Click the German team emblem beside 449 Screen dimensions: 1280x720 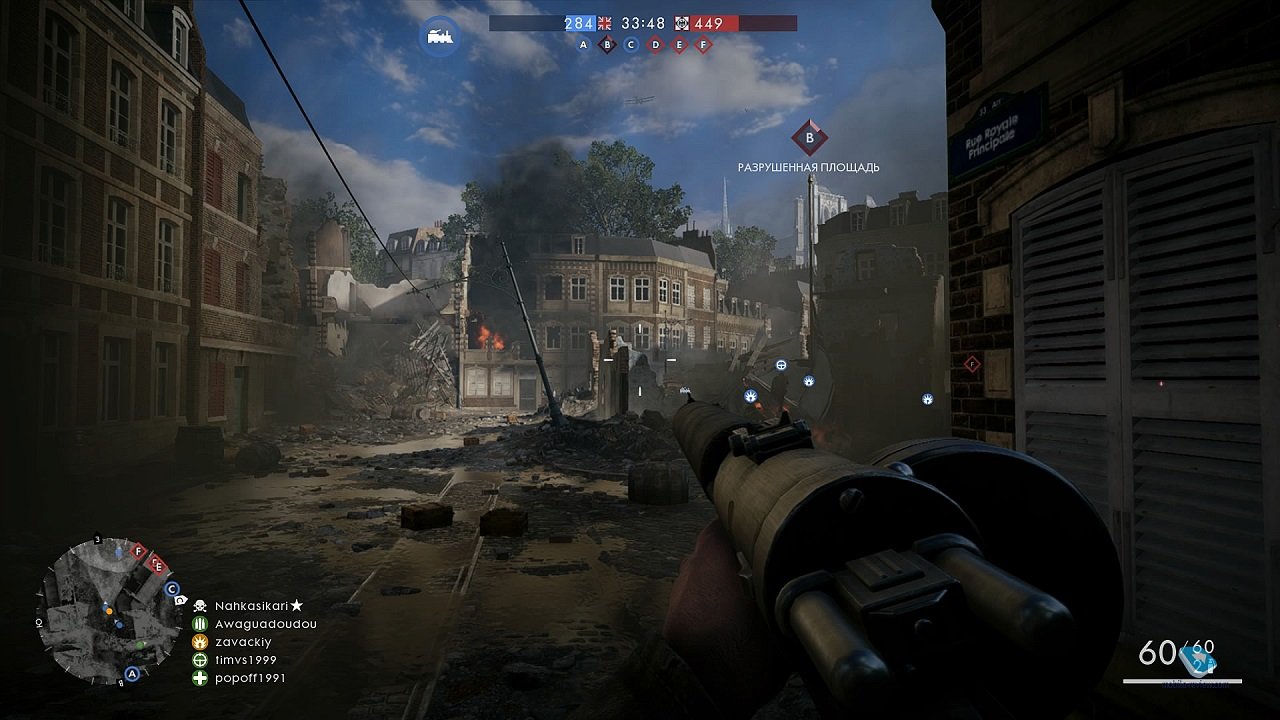(682, 23)
